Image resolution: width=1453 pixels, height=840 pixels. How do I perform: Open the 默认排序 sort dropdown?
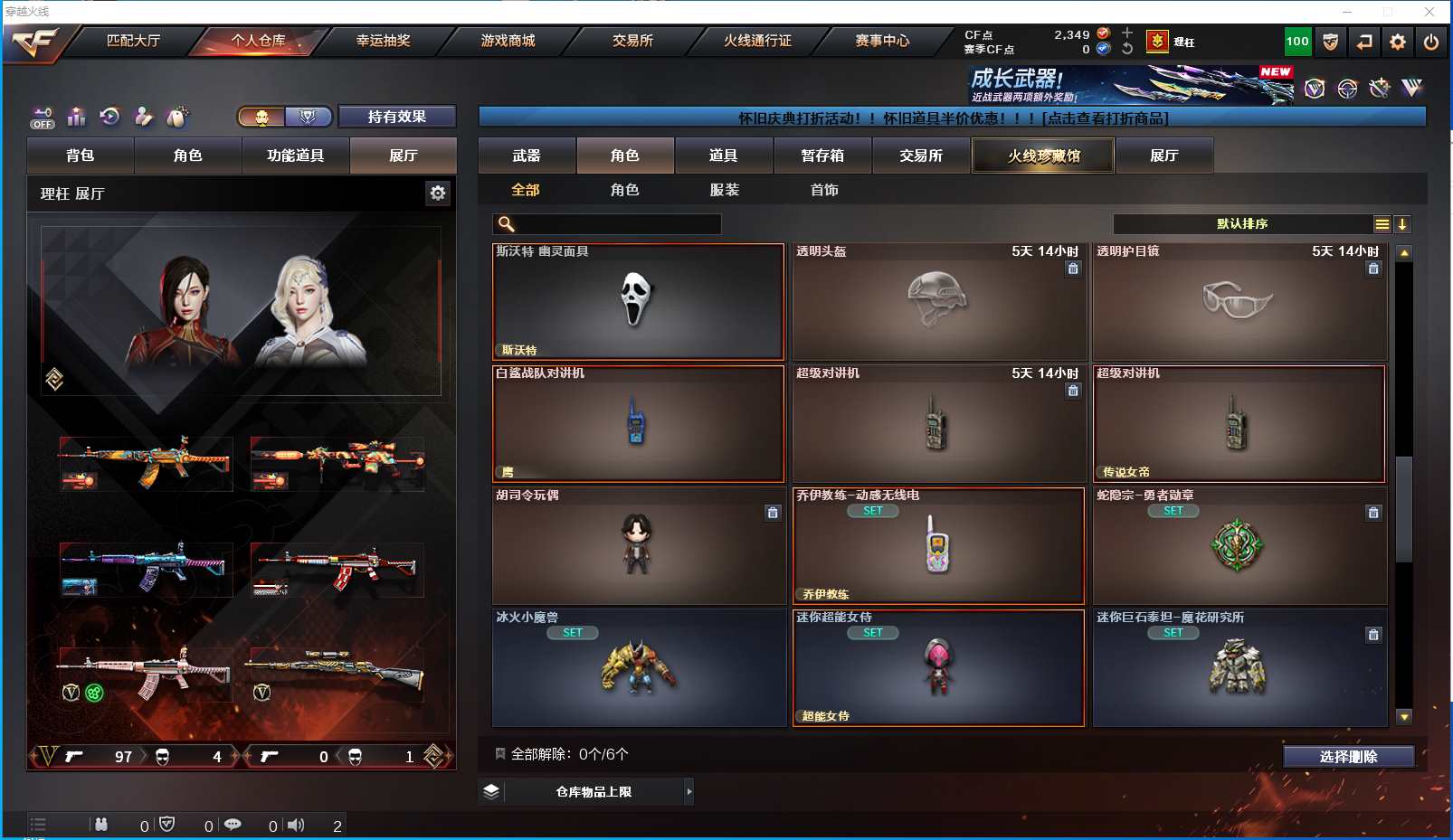(x=1242, y=224)
